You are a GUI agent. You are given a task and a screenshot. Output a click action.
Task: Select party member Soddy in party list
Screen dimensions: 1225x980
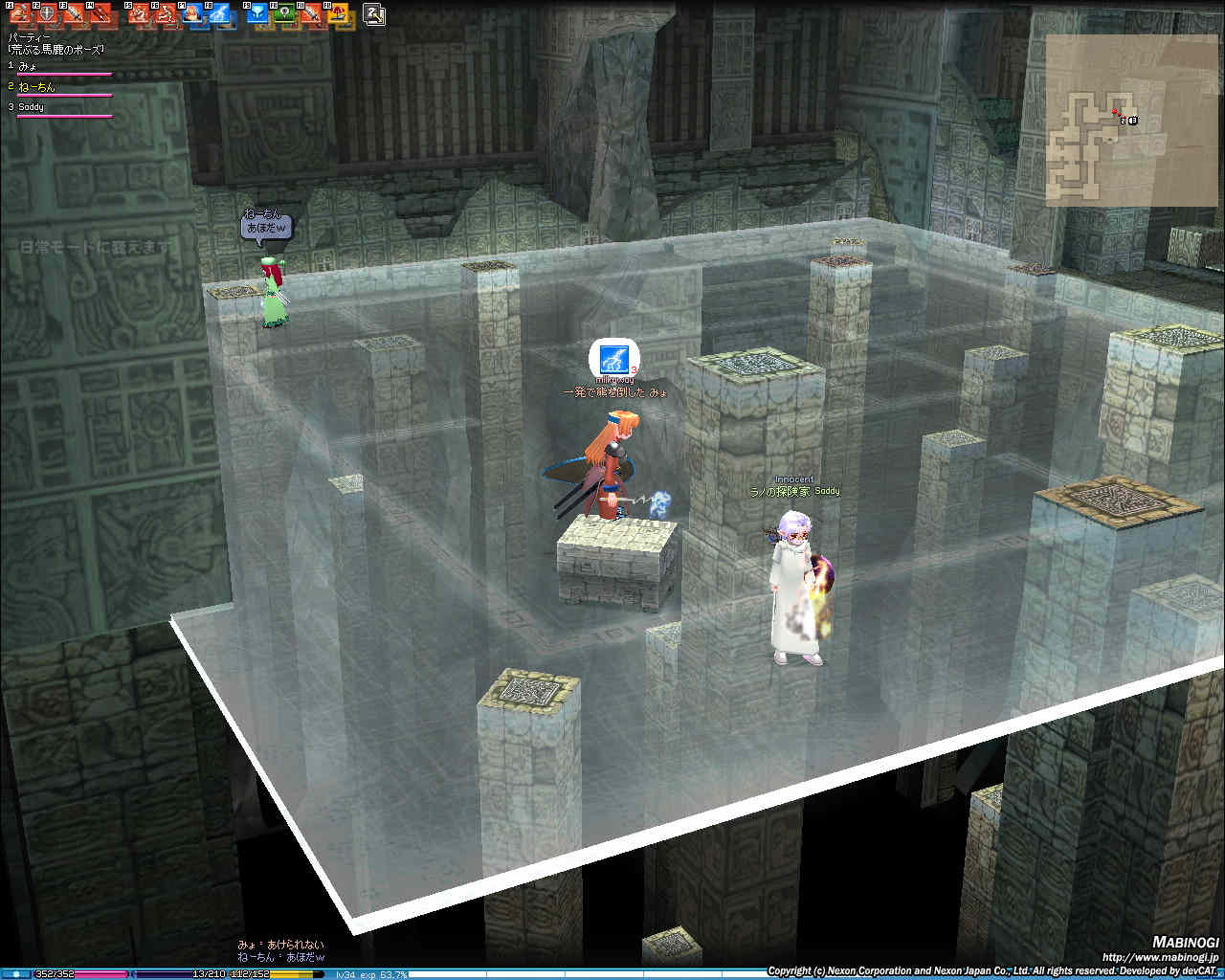tap(31, 106)
